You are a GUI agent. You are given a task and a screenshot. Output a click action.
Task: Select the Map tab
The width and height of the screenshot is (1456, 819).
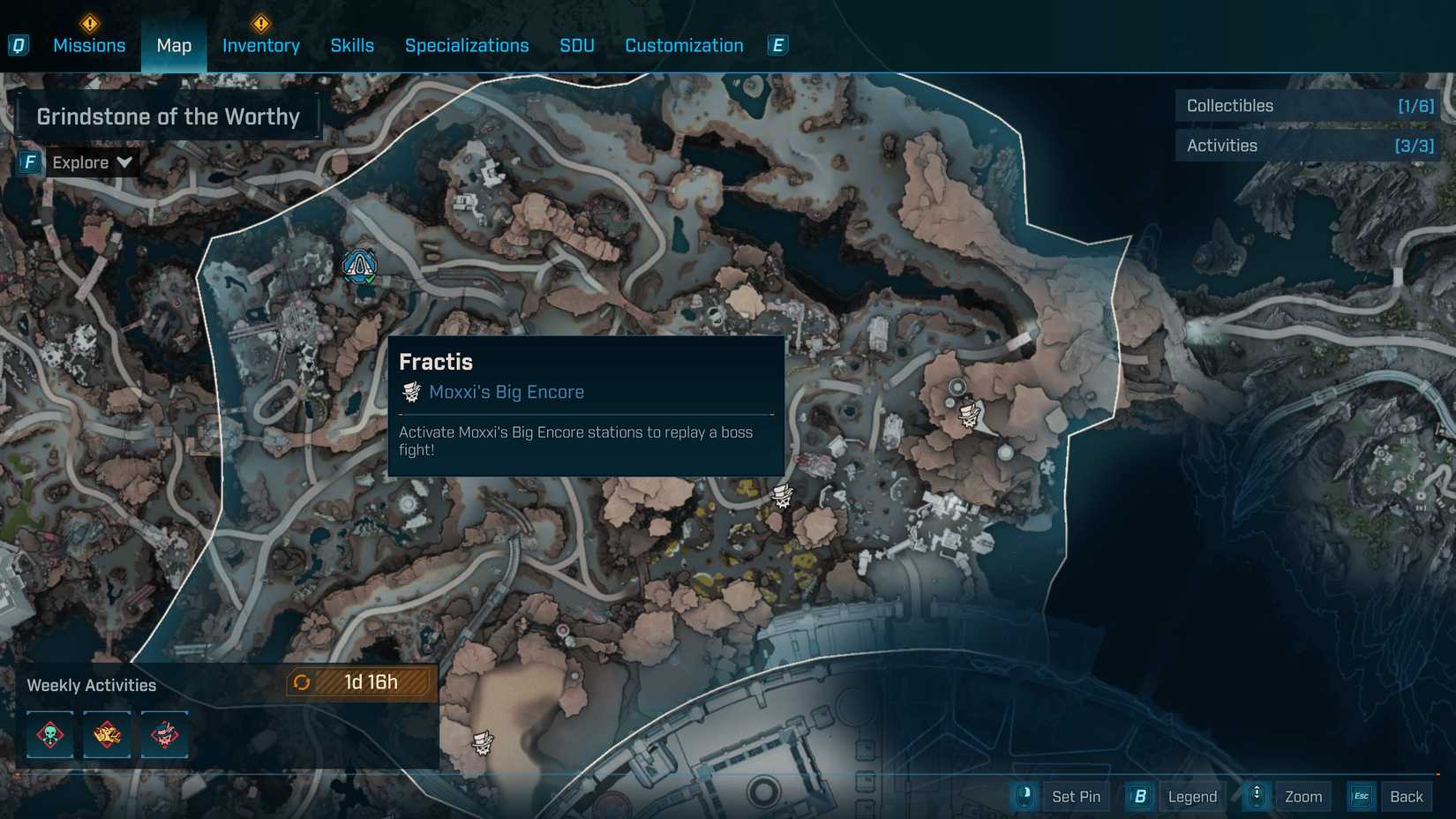point(174,46)
